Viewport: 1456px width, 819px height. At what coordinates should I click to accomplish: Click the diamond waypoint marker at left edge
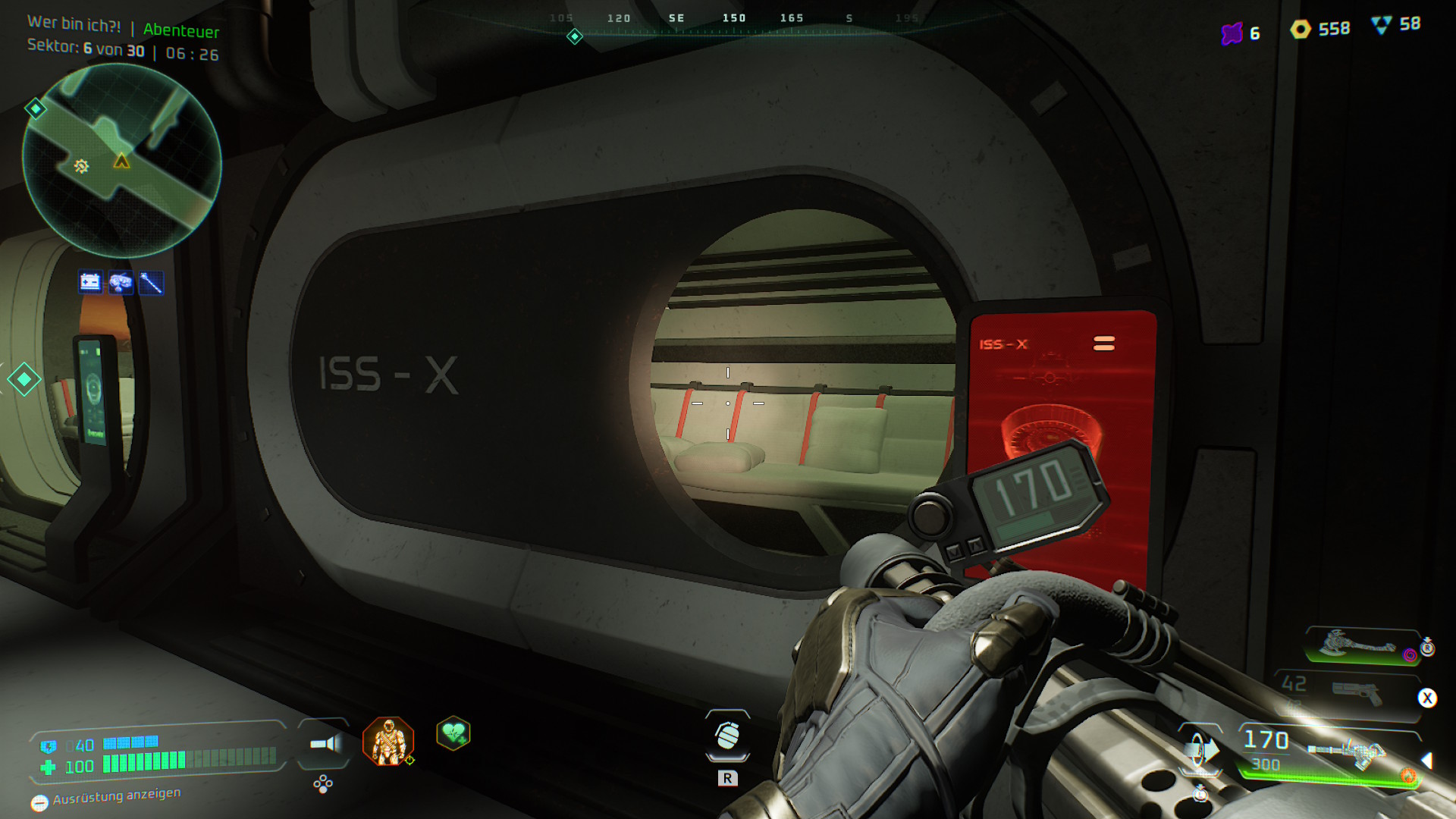24,379
